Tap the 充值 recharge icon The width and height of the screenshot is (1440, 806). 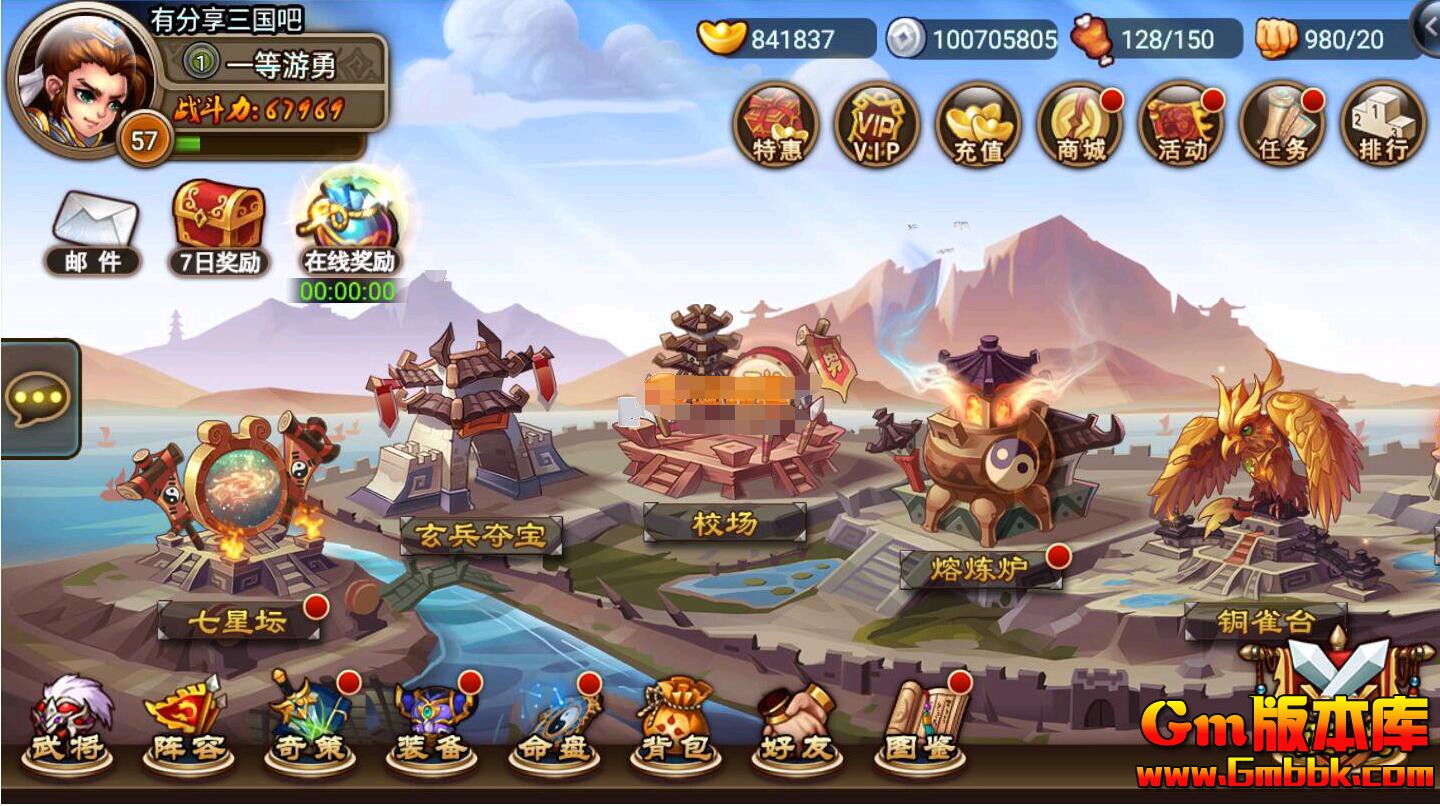(978, 125)
